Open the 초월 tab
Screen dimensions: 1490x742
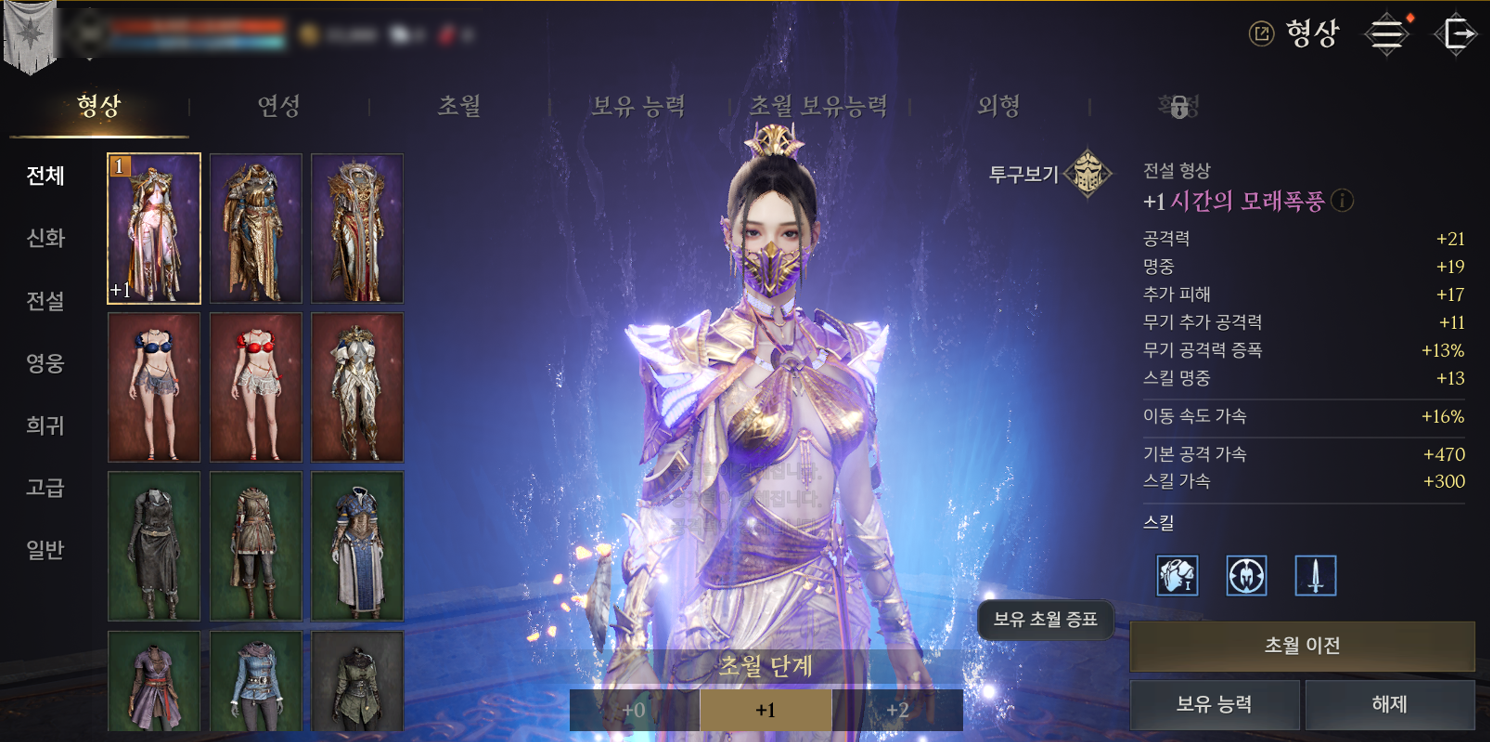pos(459,106)
